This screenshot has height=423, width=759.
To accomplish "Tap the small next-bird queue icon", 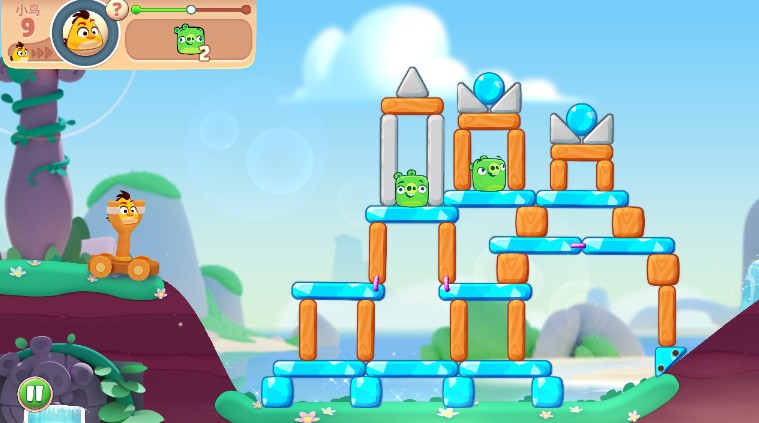I will (x=19, y=52).
